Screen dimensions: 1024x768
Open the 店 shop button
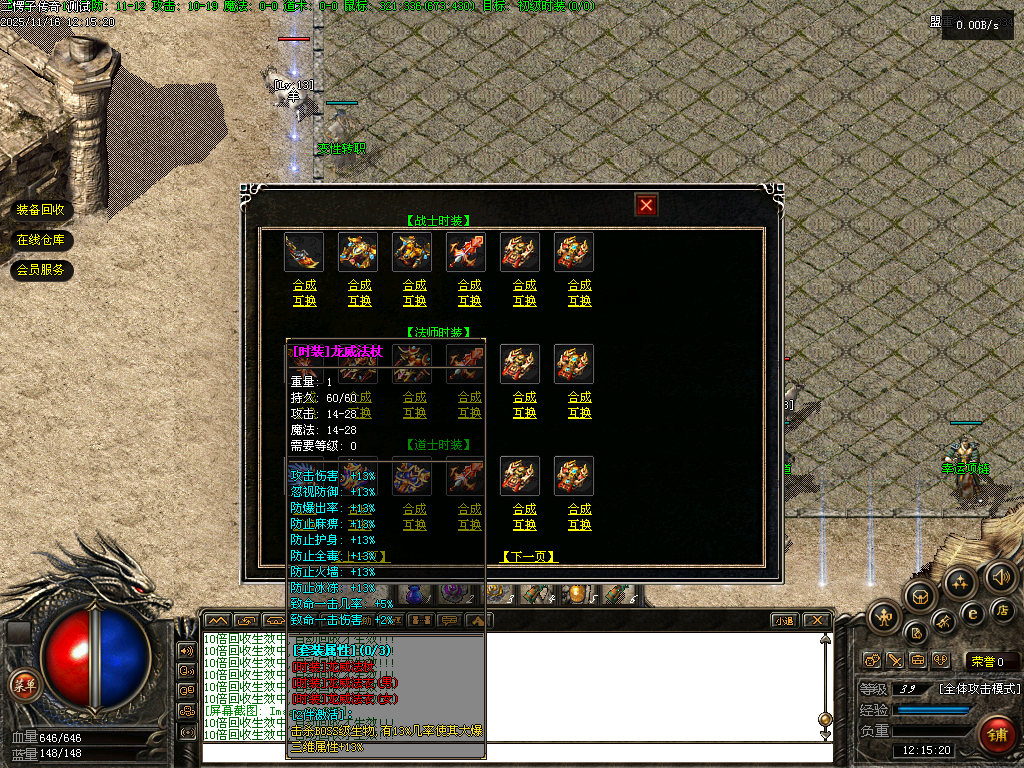coord(1004,610)
